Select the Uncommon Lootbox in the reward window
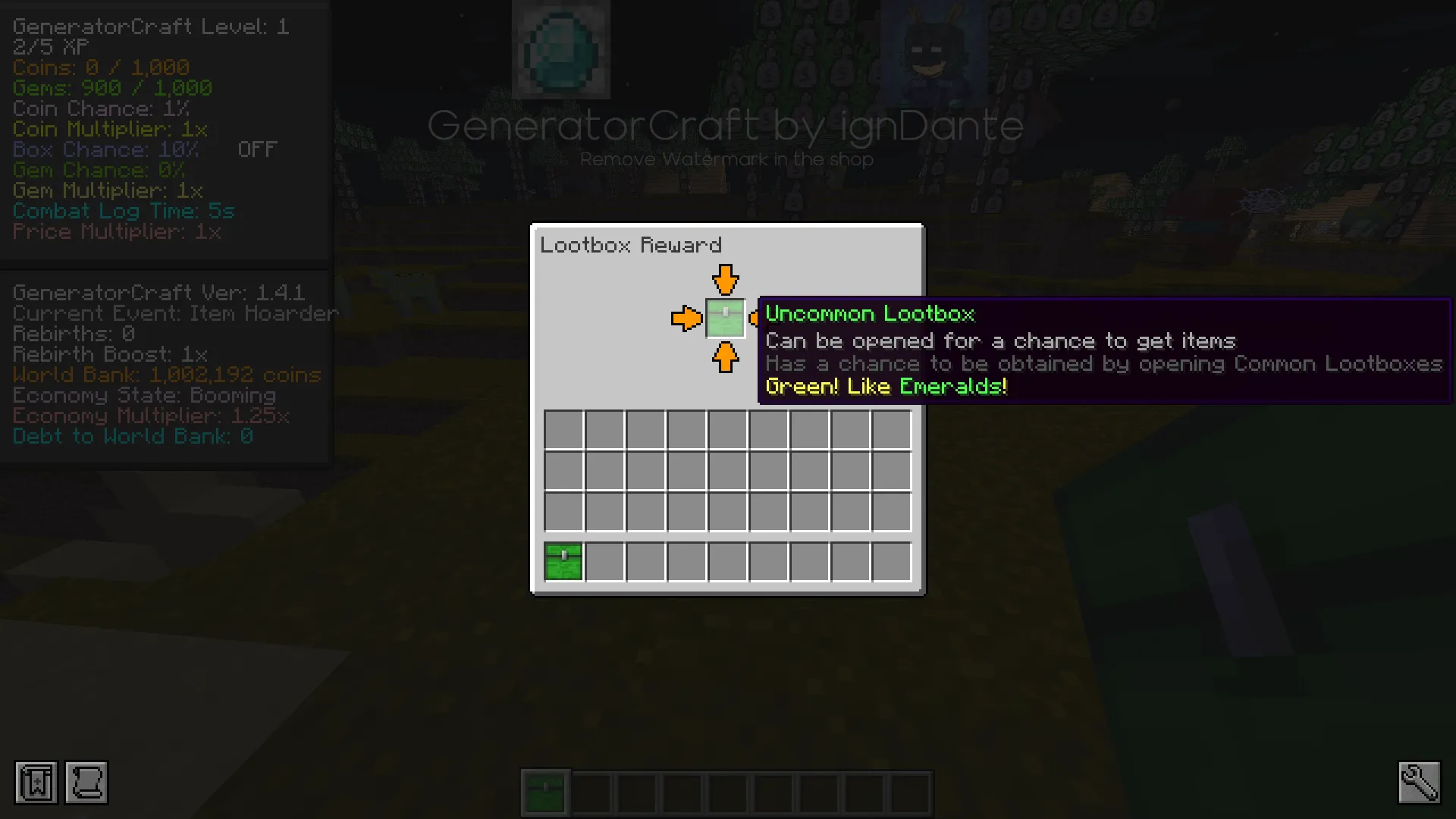The image size is (1456, 819). coord(725,318)
